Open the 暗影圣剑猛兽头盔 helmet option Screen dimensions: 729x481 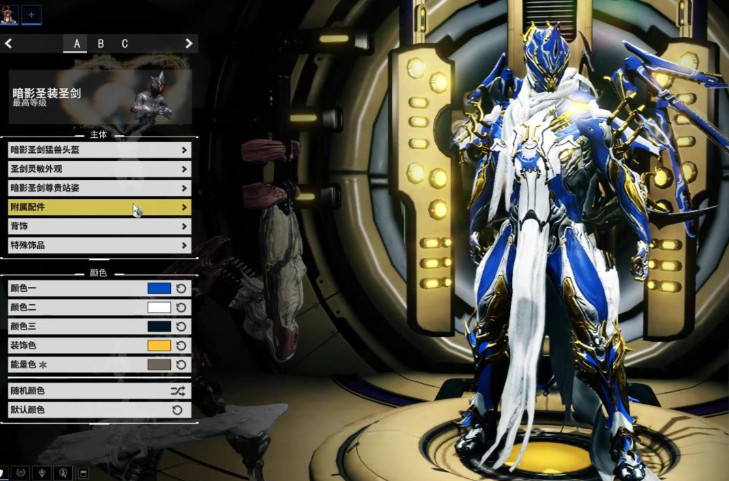tap(98, 150)
